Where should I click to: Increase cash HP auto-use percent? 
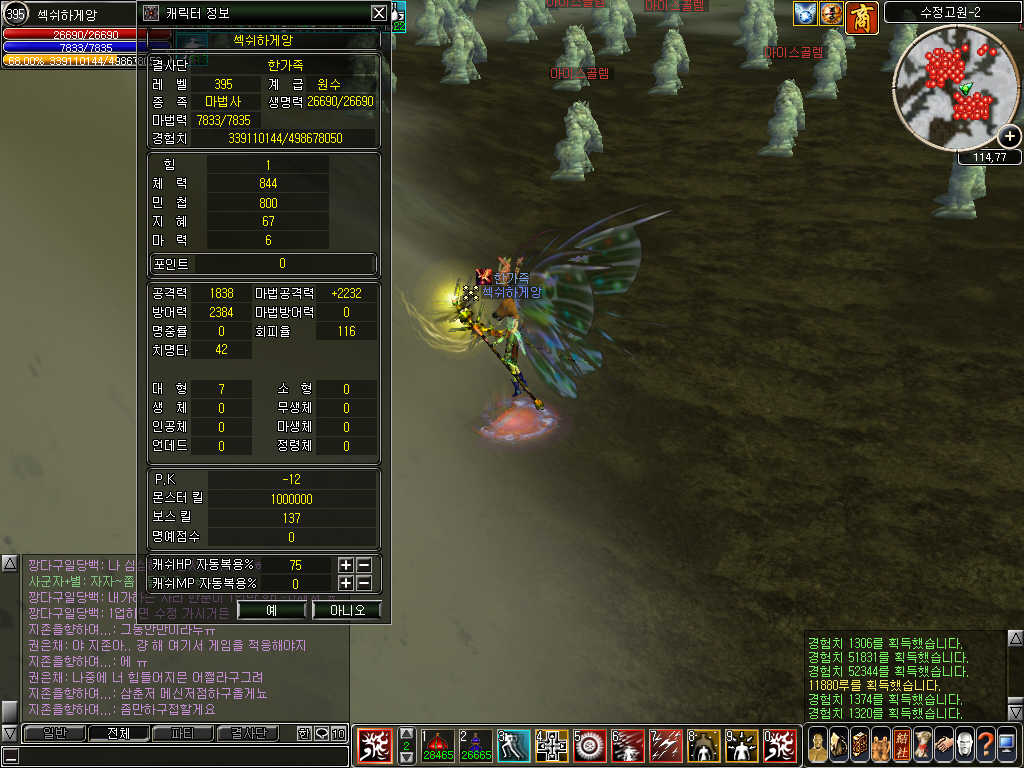(x=346, y=565)
